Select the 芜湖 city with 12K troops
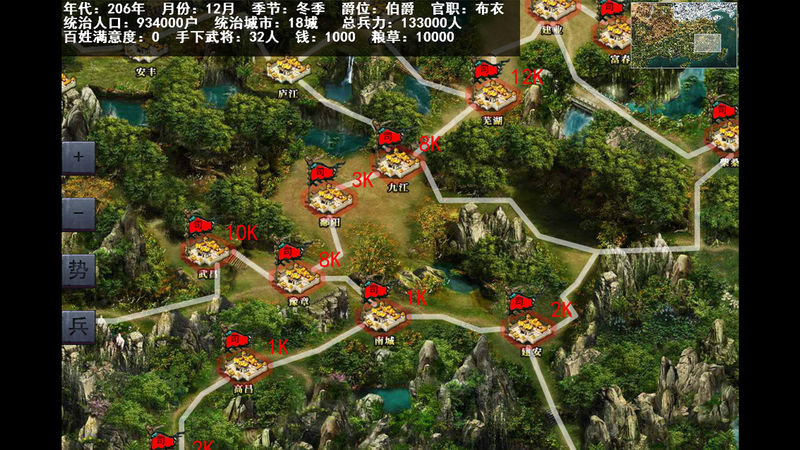Viewport: 800px width, 450px height. pyautogui.click(x=492, y=94)
